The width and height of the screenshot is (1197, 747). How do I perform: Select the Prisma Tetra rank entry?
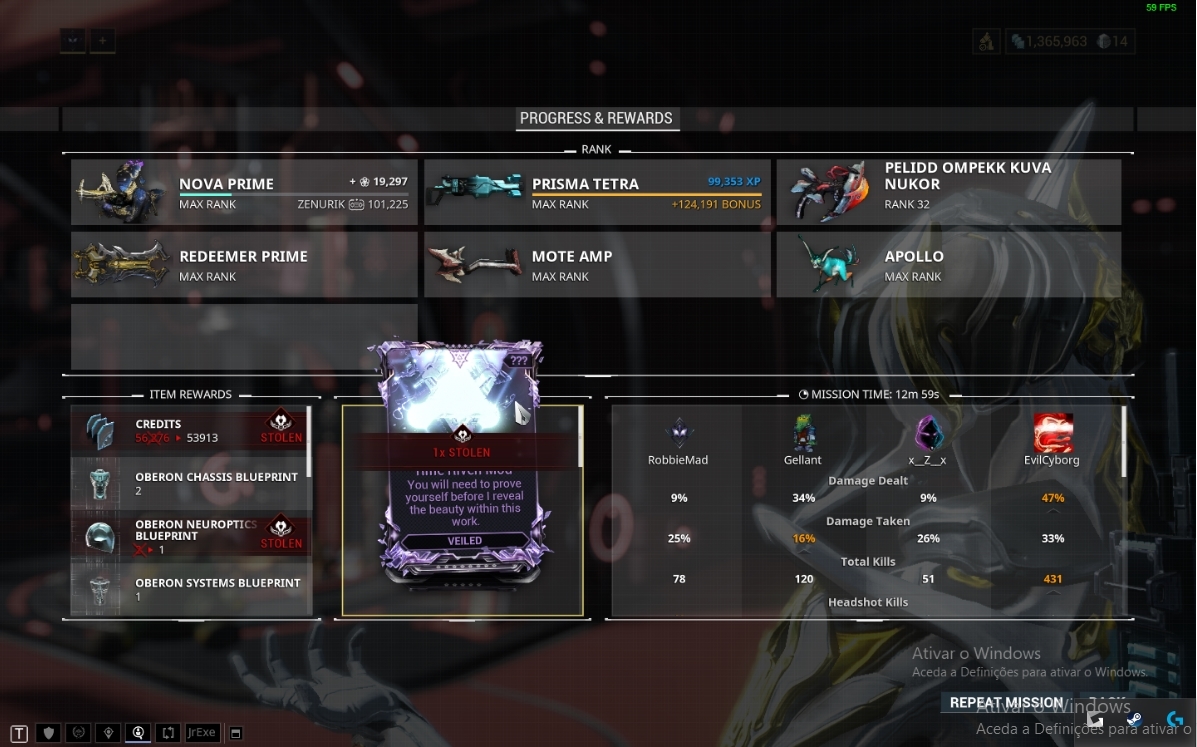pos(597,192)
